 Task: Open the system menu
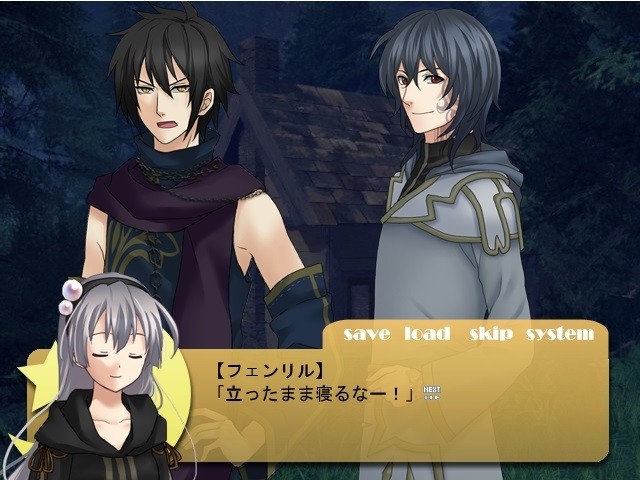pyautogui.click(x=559, y=335)
